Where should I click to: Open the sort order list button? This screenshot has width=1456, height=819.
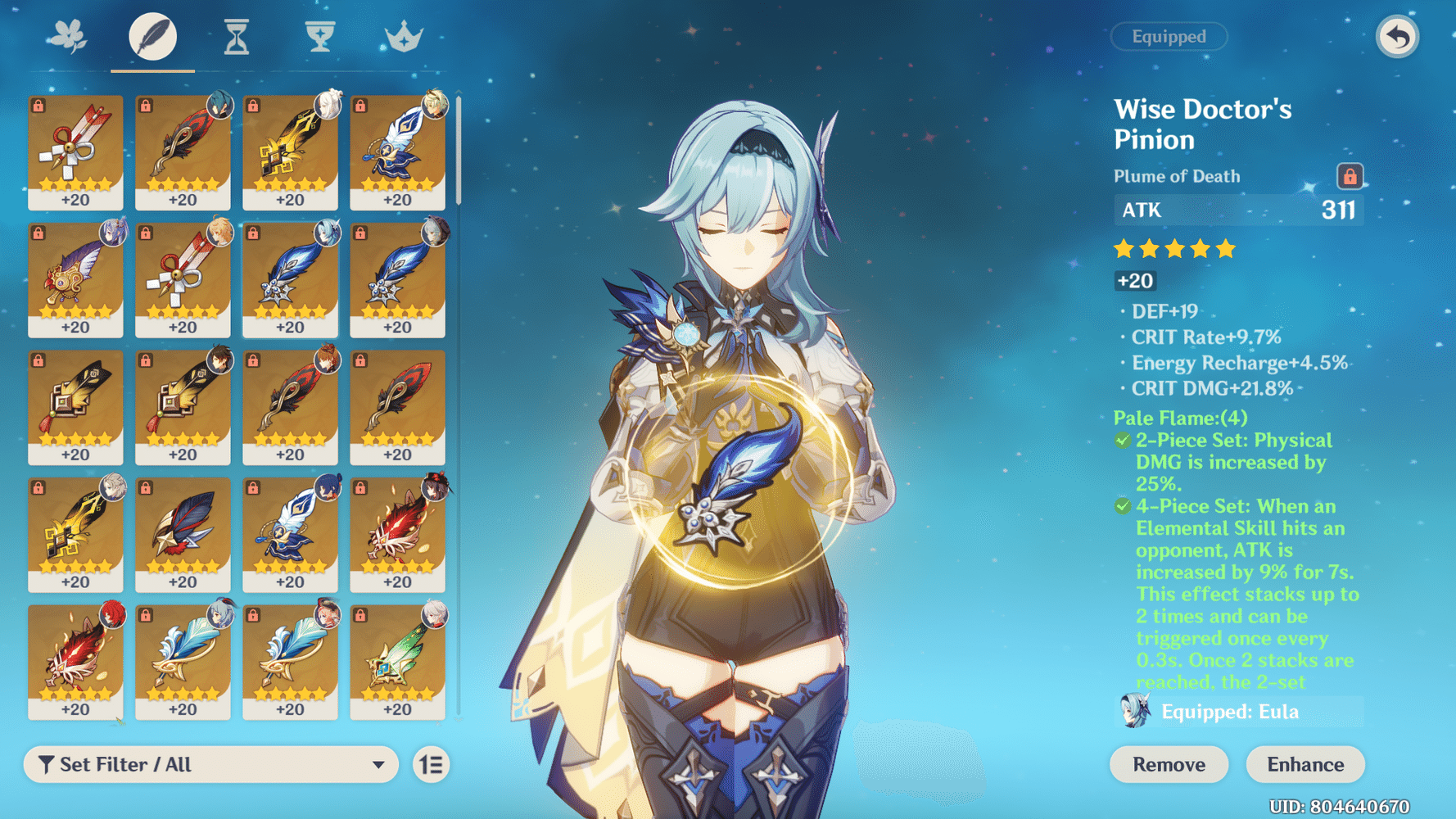point(432,764)
